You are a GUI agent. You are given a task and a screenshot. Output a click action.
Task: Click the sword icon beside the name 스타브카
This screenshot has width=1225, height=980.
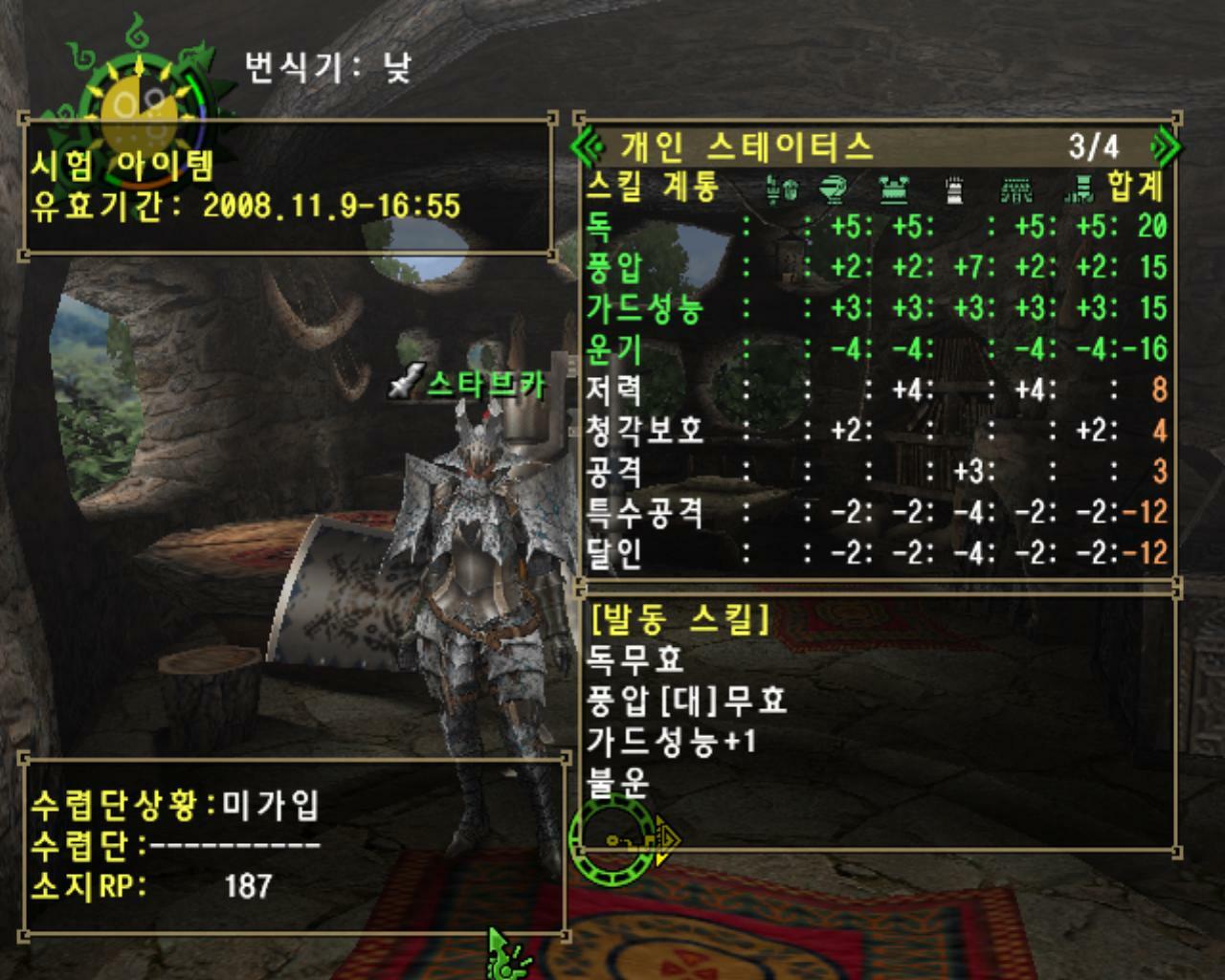[x=406, y=382]
